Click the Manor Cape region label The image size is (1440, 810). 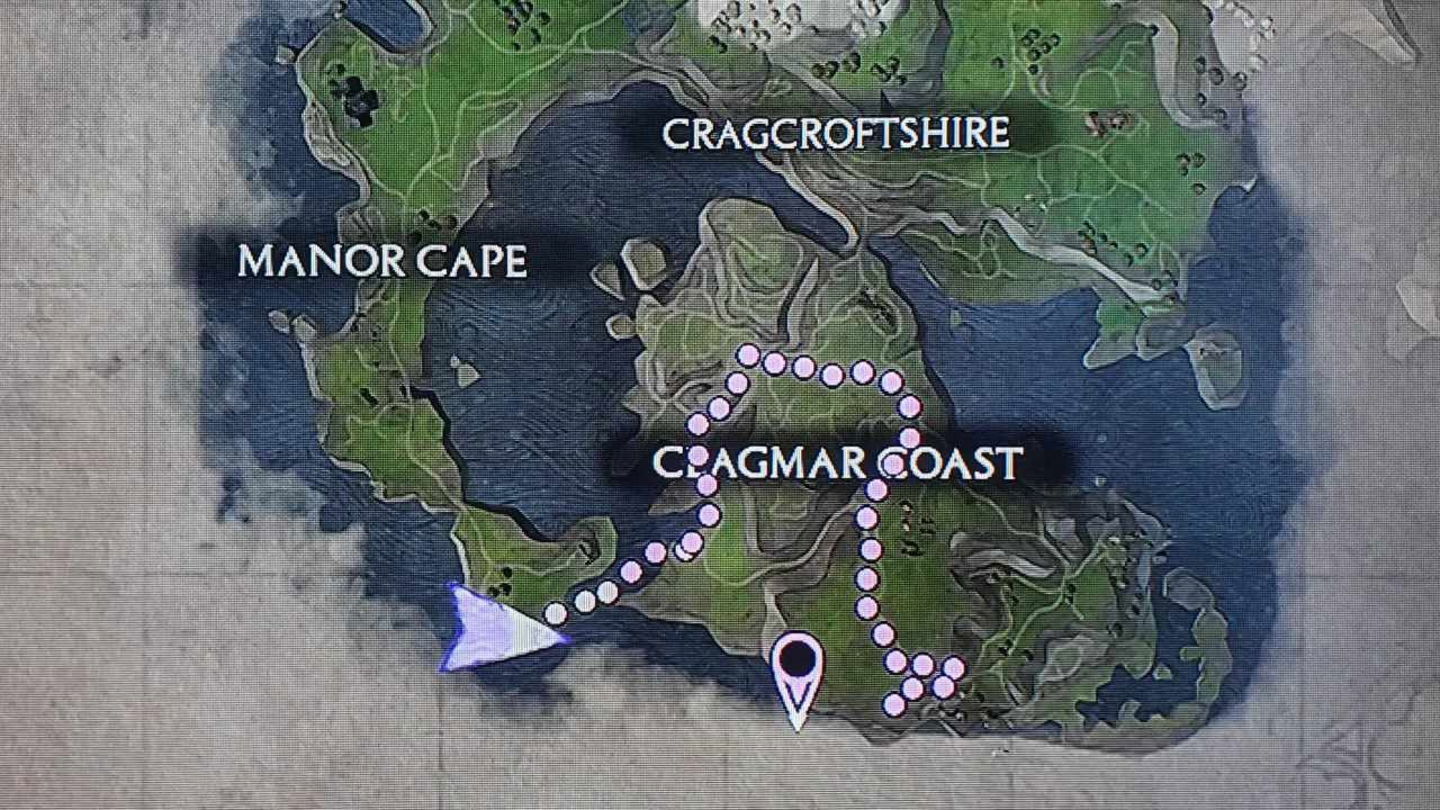[382, 262]
